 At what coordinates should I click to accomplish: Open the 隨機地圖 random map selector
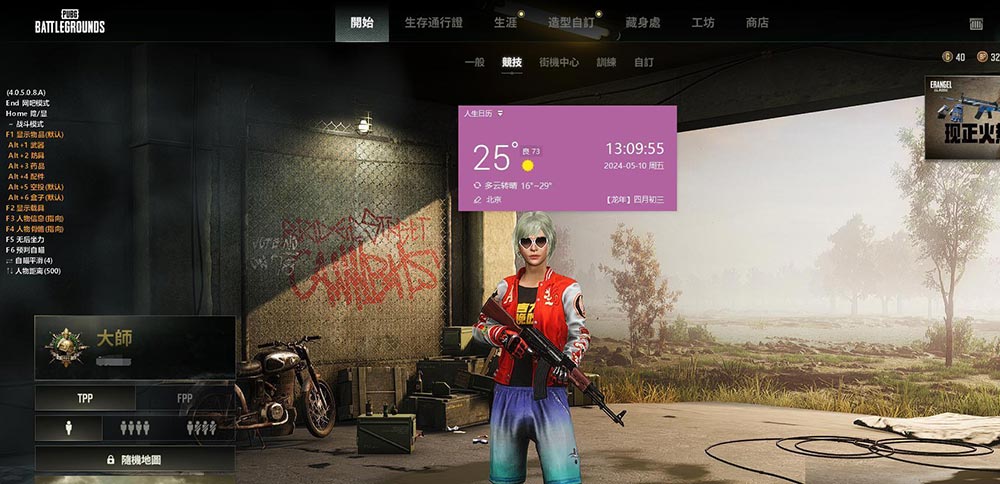pos(135,460)
